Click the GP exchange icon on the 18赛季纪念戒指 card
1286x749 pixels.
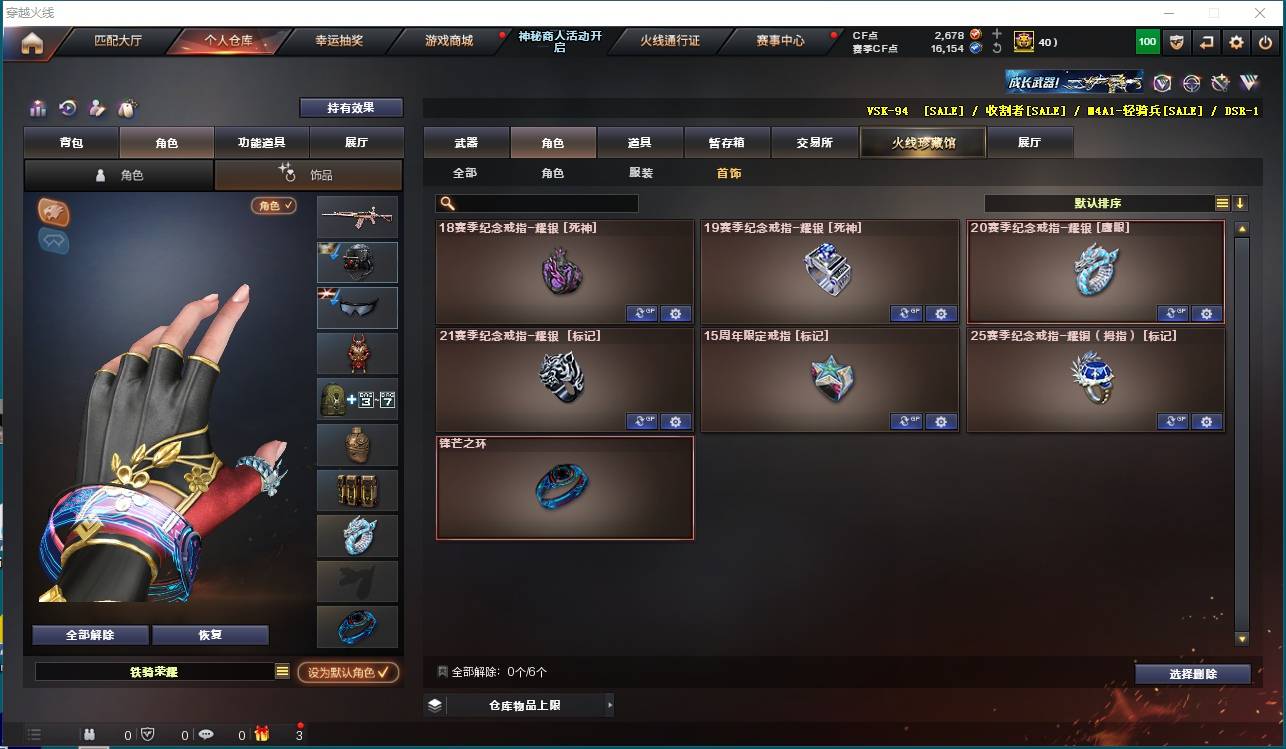point(641,313)
